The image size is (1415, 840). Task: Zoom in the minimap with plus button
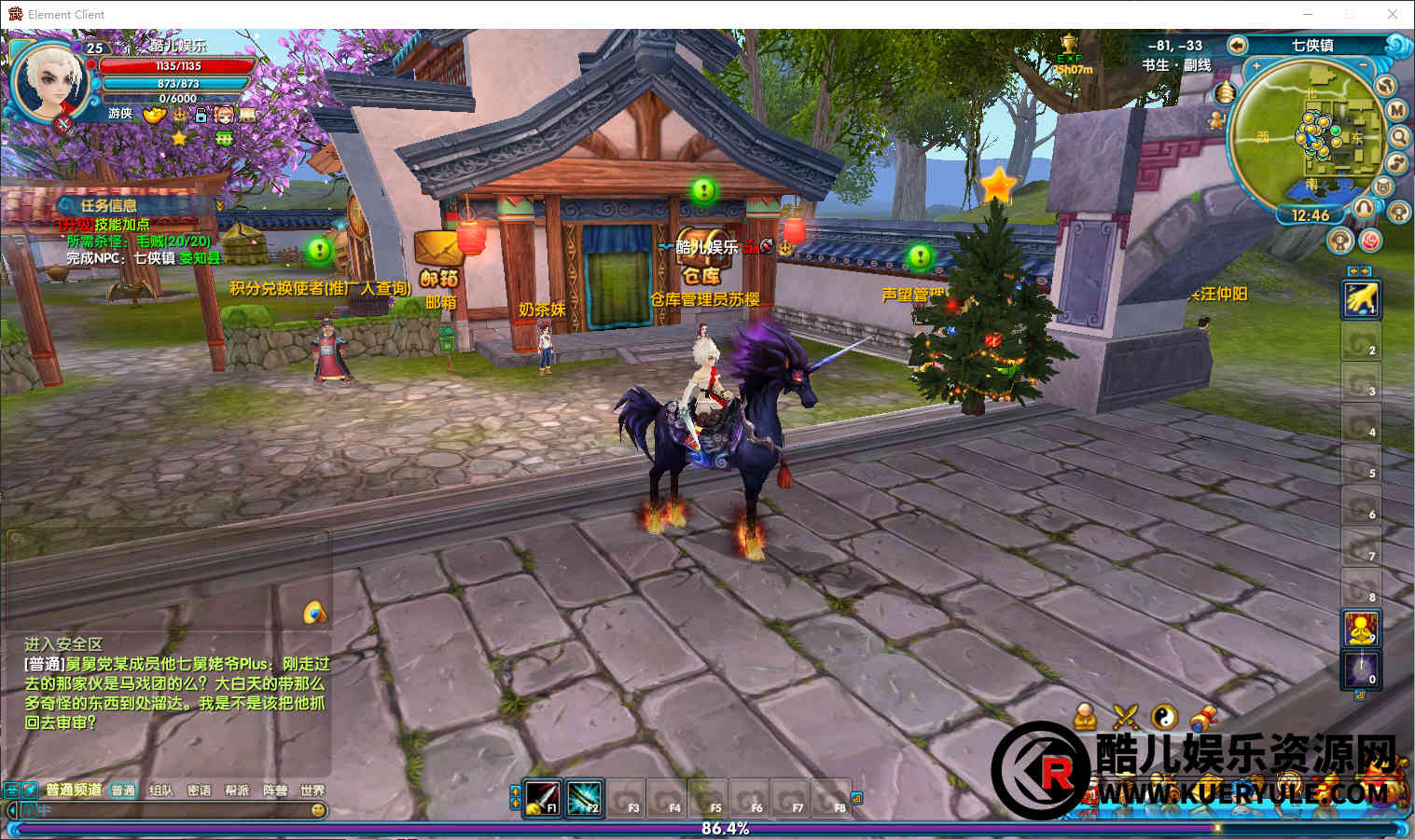point(1256,66)
